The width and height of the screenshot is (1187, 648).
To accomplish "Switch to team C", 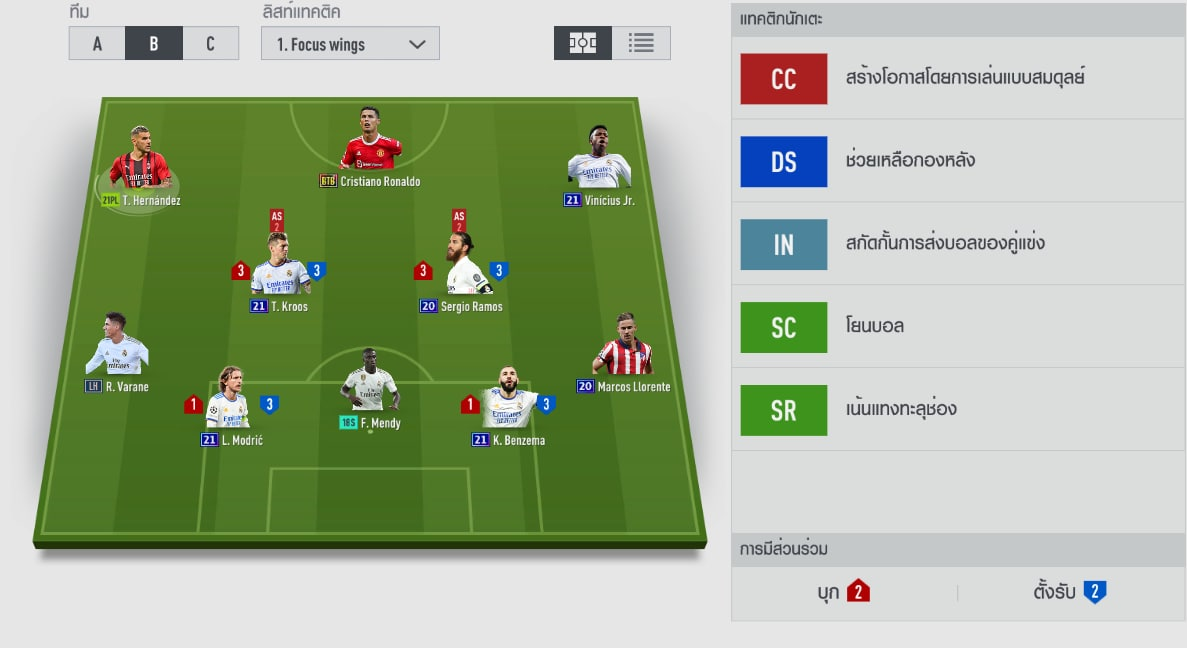I will (210, 44).
